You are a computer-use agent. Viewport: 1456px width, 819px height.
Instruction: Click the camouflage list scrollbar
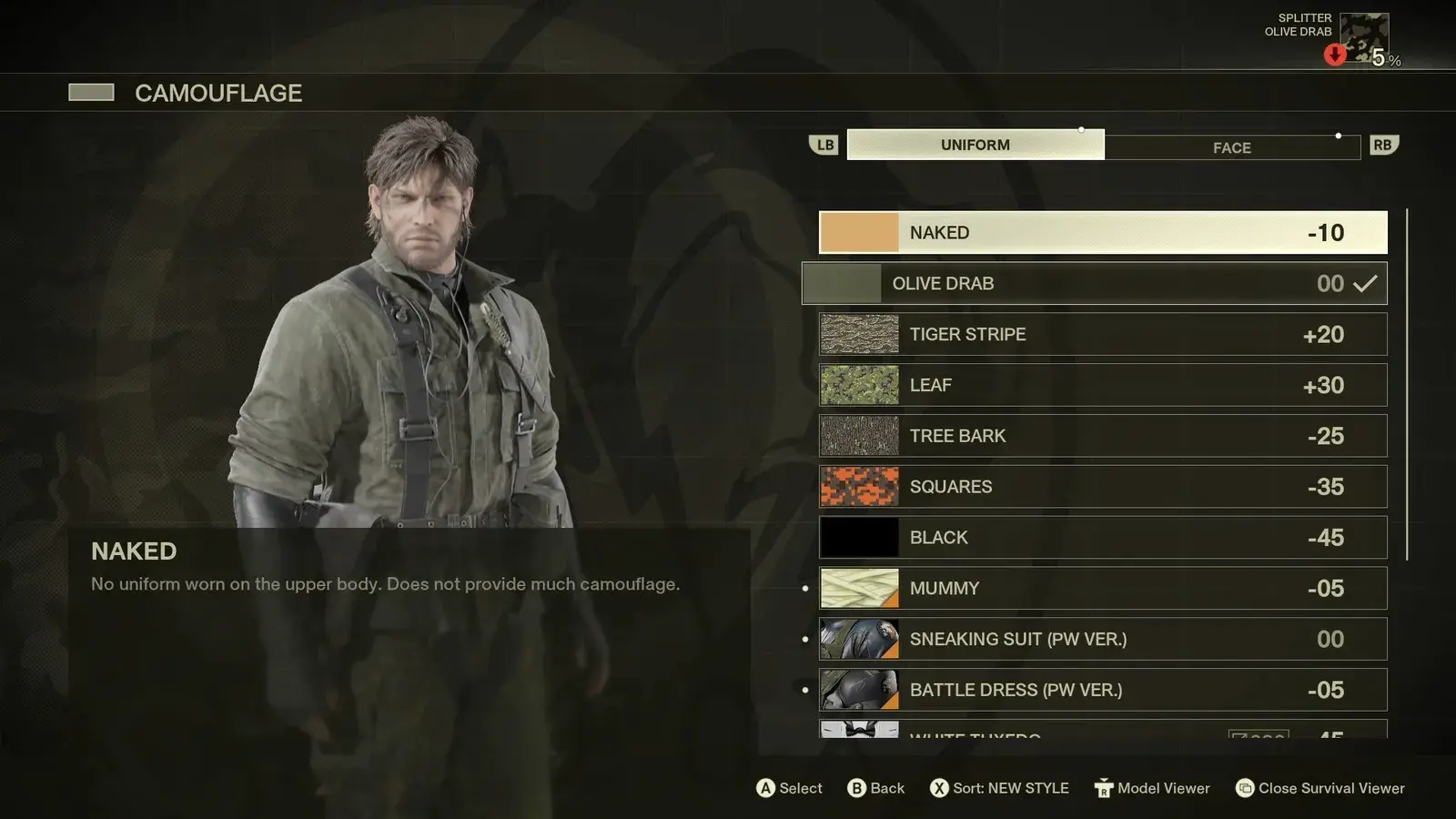point(1407,384)
